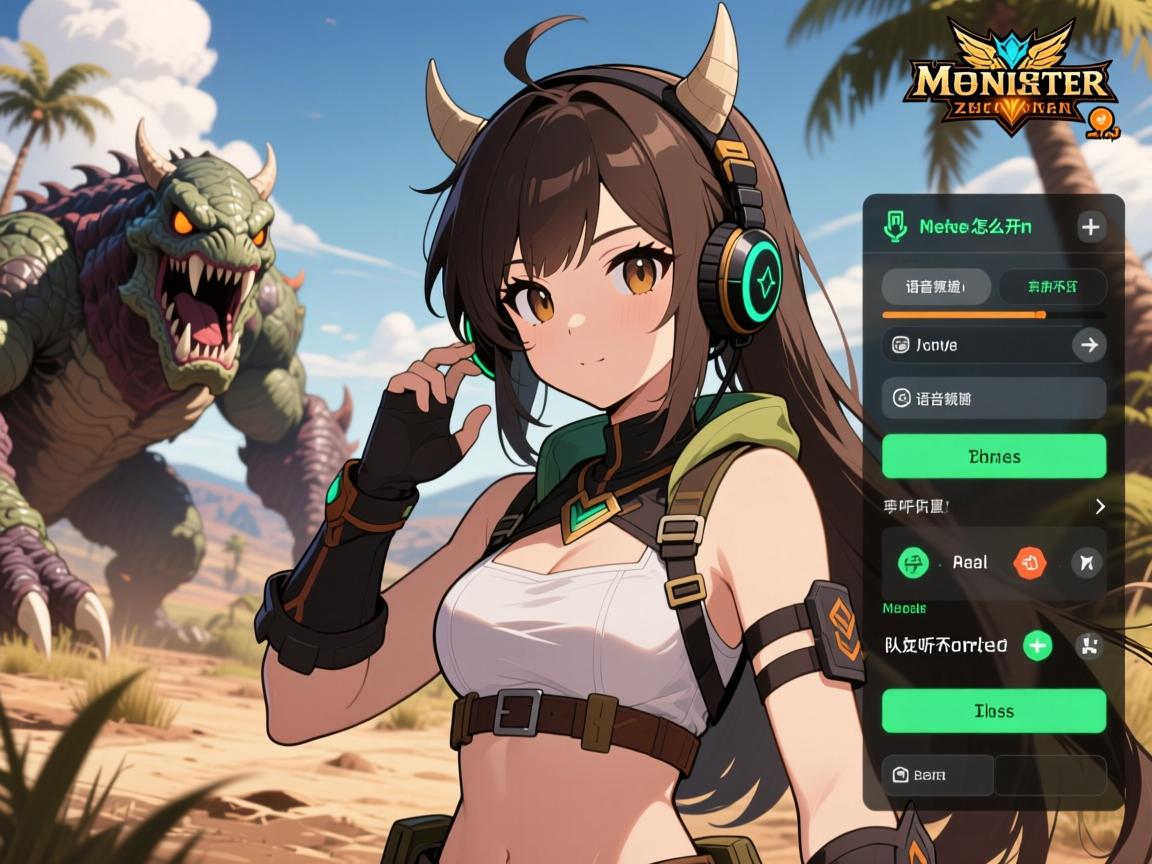Image resolution: width=1152 pixels, height=864 pixels.
Task: Click the plus button in the panel header
Action: 1090,227
